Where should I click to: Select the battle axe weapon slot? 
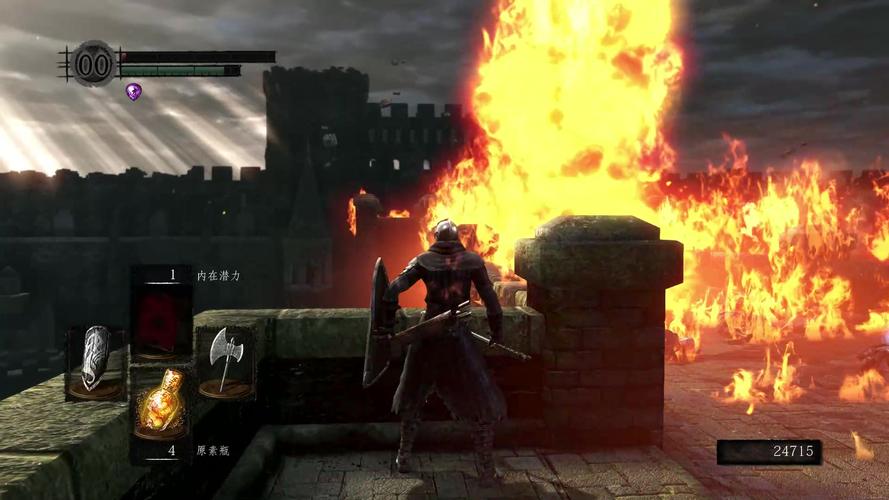[x=225, y=360]
